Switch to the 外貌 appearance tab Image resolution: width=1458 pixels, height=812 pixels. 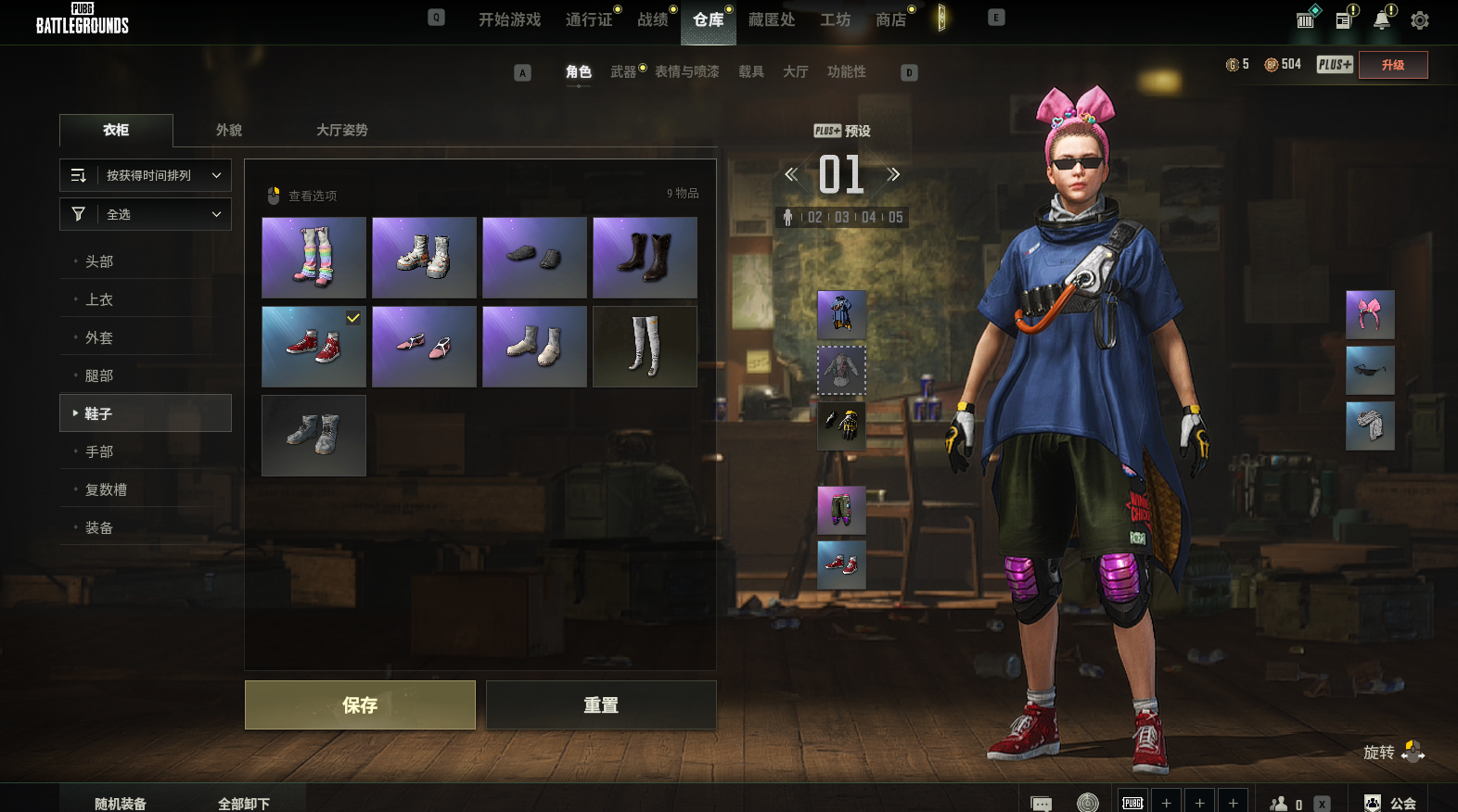point(229,130)
